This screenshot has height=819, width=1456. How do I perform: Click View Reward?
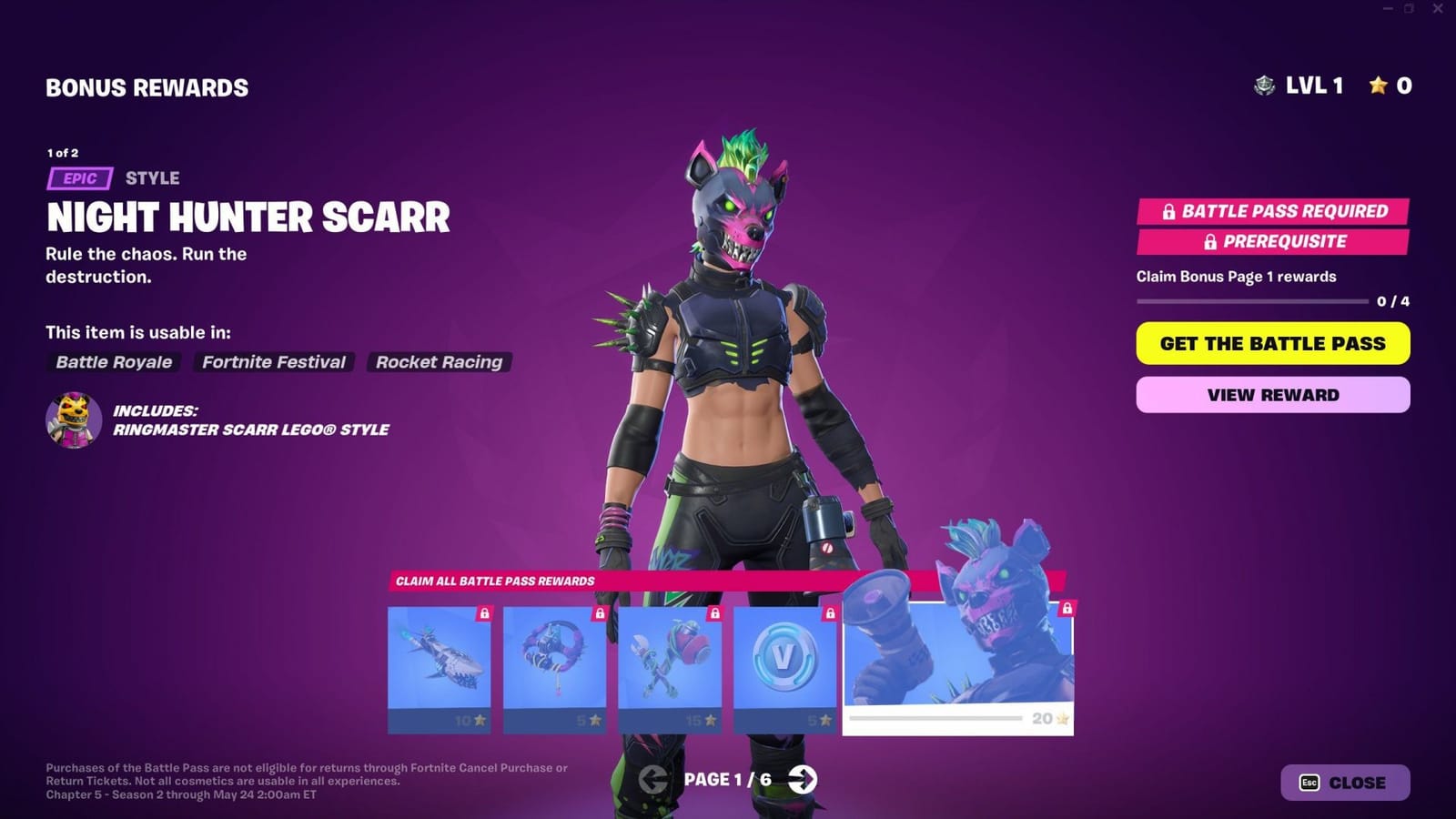(1271, 394)
